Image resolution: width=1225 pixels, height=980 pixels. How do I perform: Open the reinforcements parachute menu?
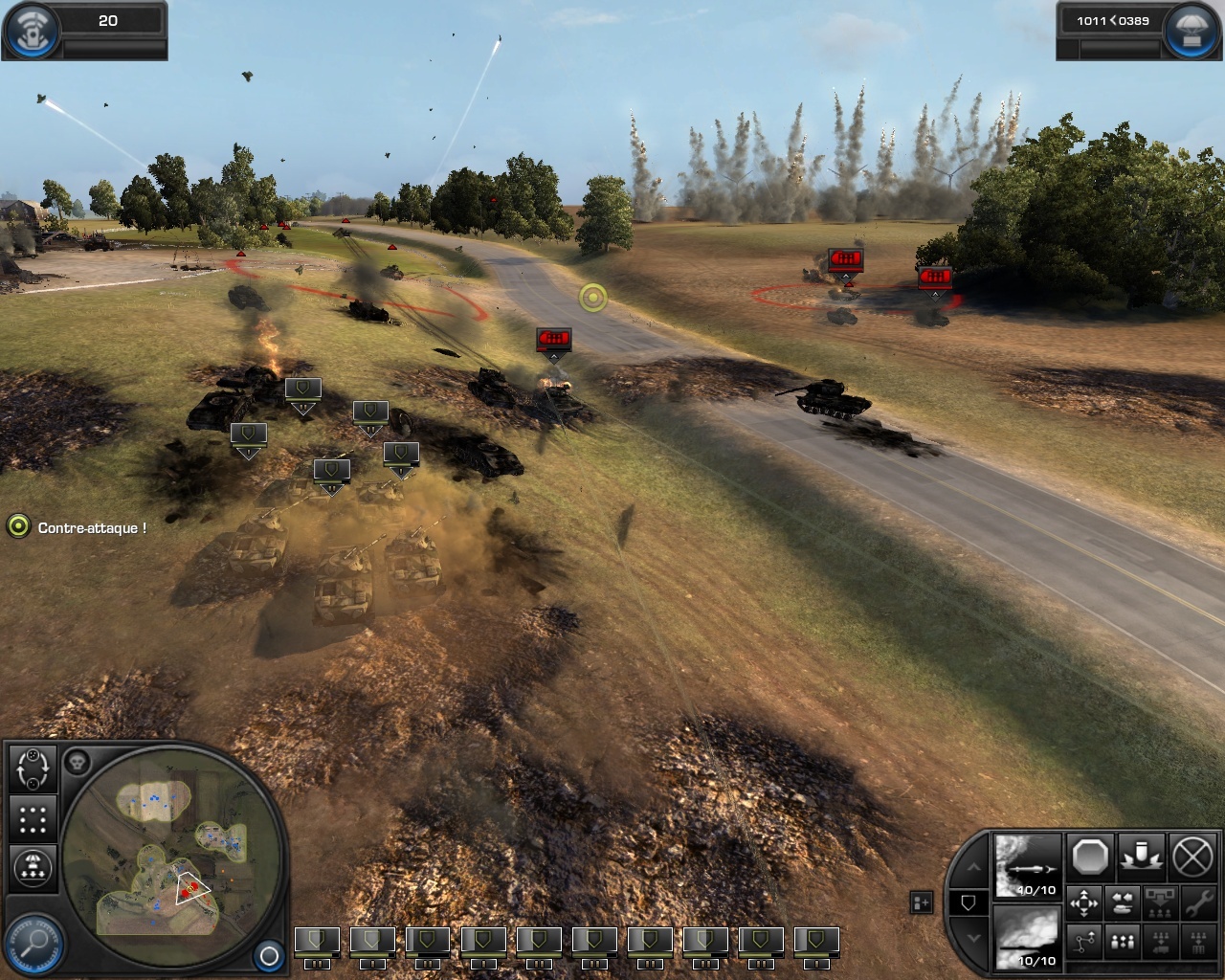[1192, 31]
